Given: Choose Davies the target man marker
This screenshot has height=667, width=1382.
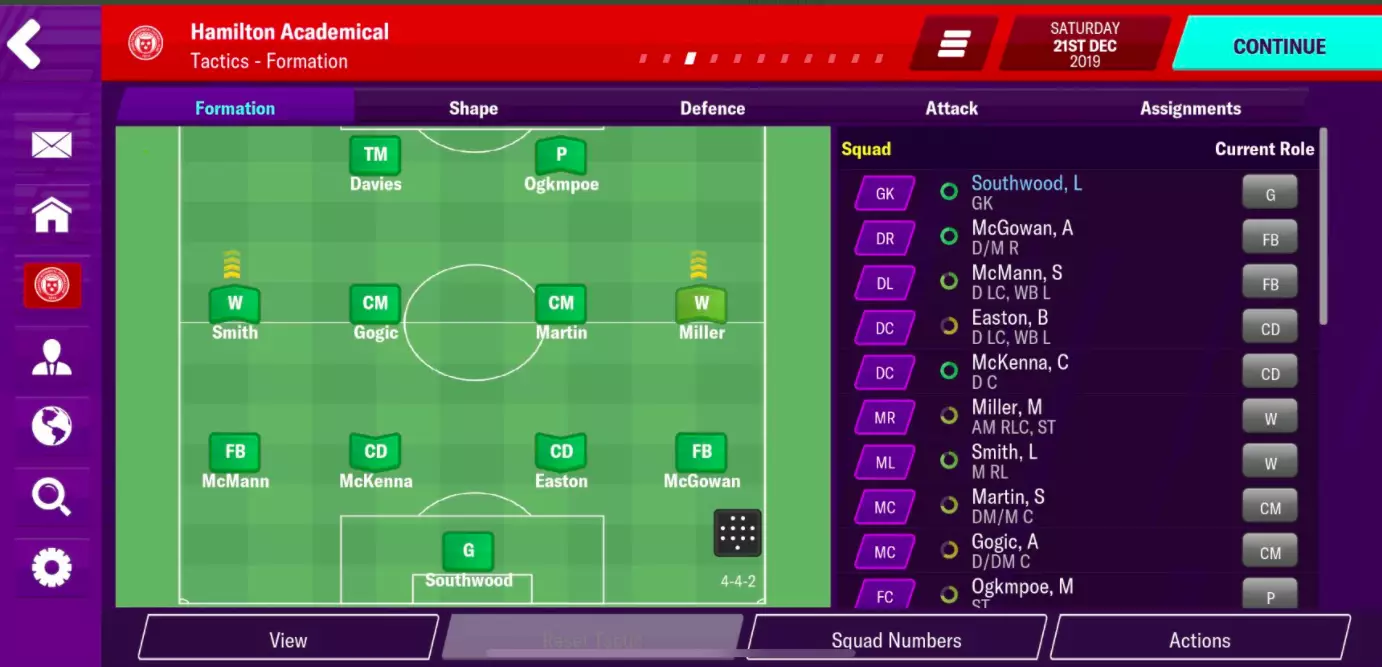Looking at the screenshot, I should 375,157.
